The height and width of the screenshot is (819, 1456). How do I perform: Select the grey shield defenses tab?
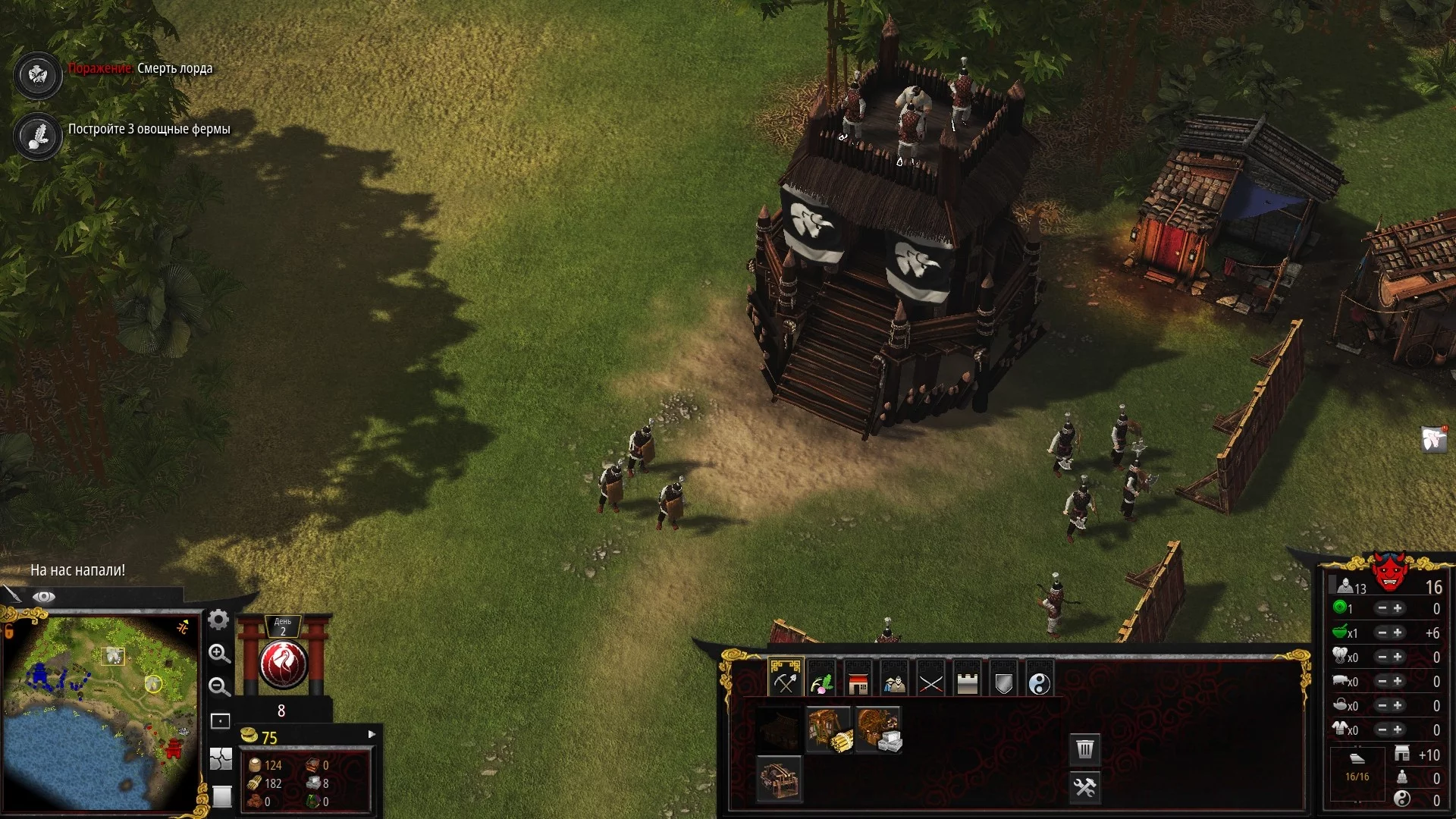coord(1003,683)
